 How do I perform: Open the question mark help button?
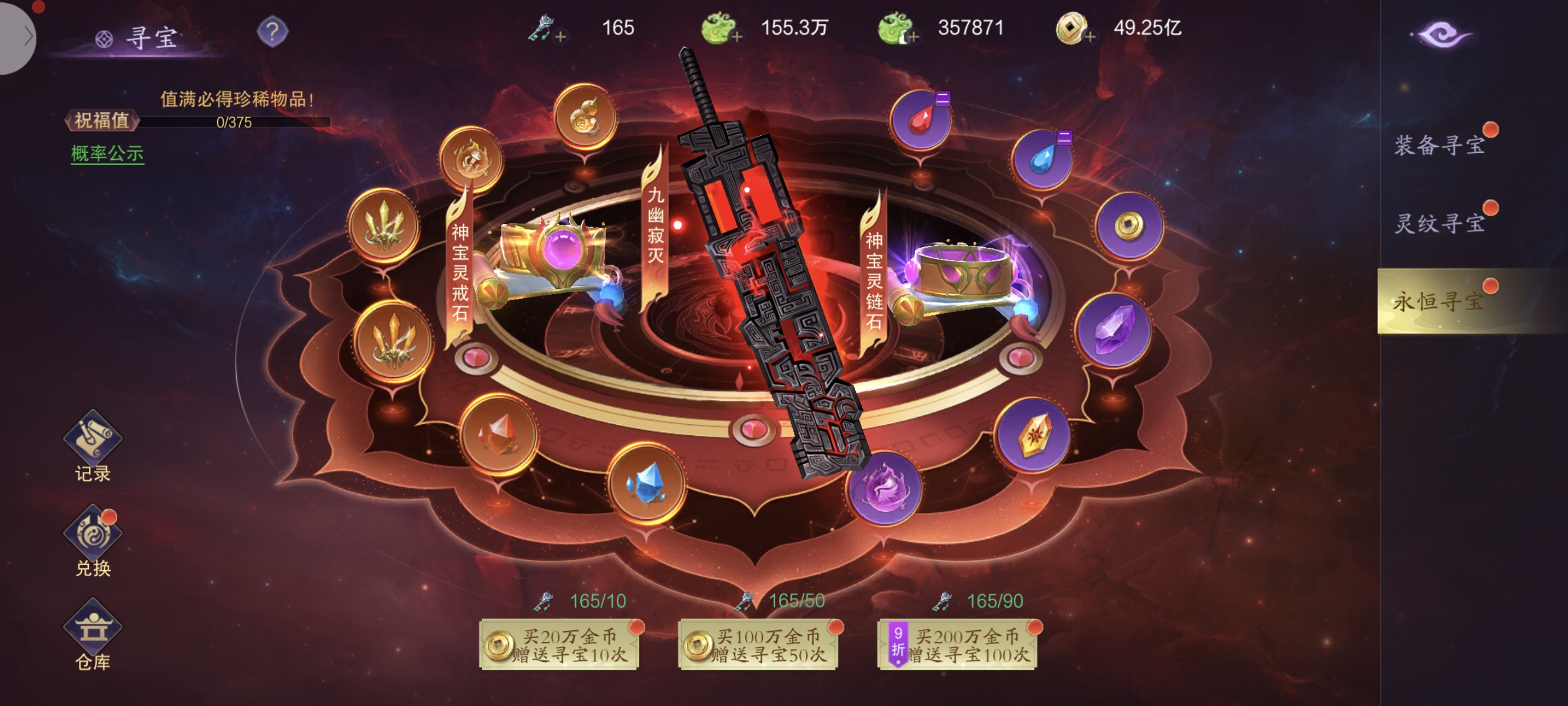pos(272,31)
